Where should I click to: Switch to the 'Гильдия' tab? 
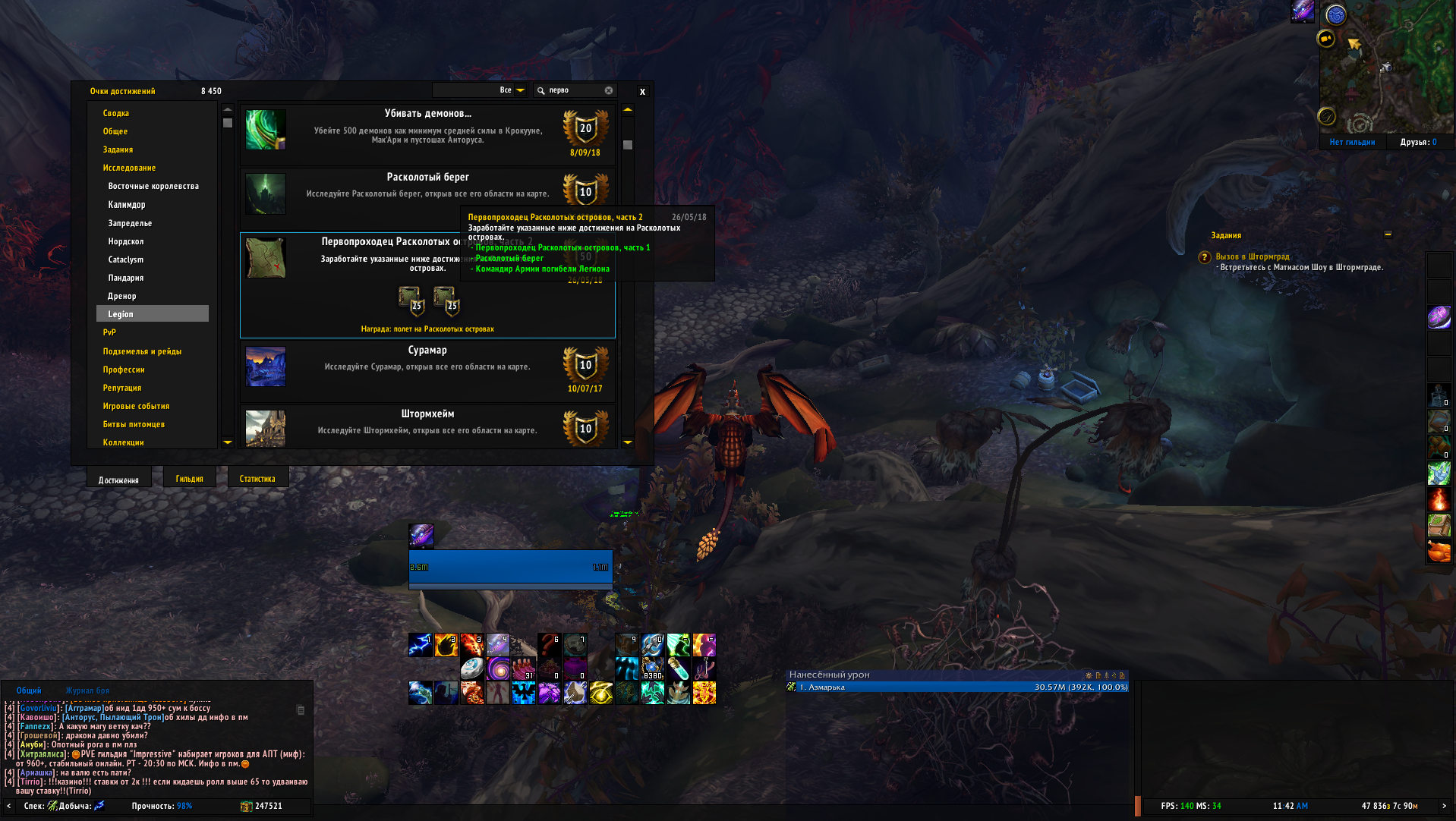[189, 479]
